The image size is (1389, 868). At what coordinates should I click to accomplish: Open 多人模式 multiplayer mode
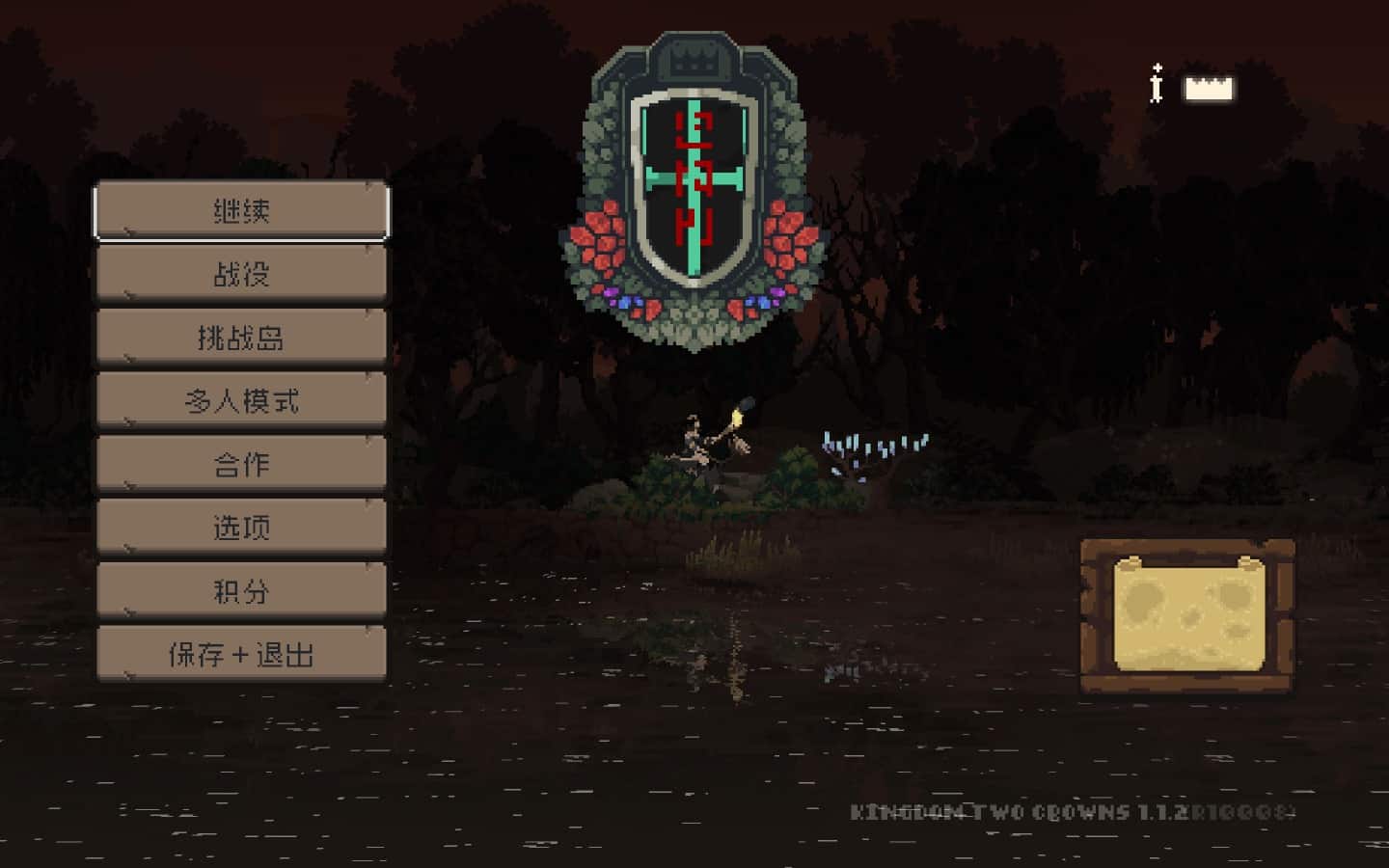(x=241, y=401)
